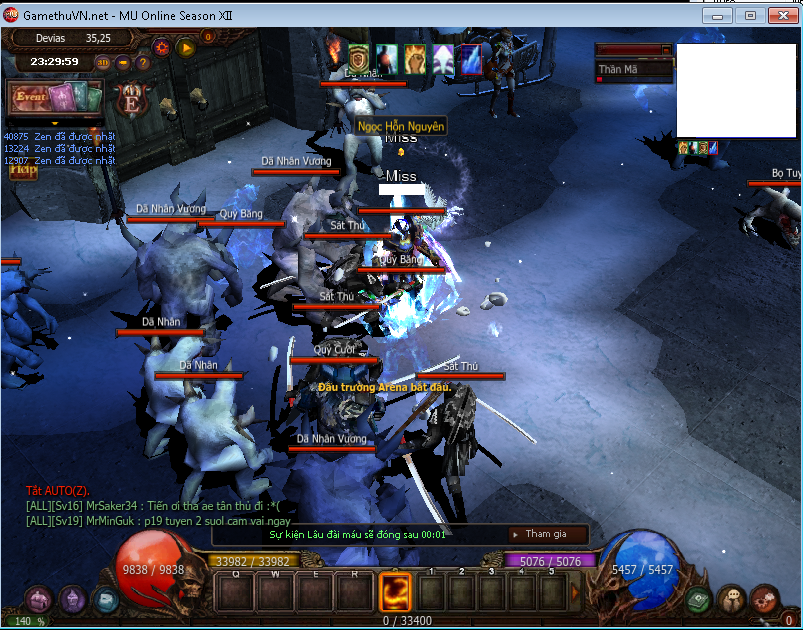
Task: Open the green book icon
Action: point(699,599)
